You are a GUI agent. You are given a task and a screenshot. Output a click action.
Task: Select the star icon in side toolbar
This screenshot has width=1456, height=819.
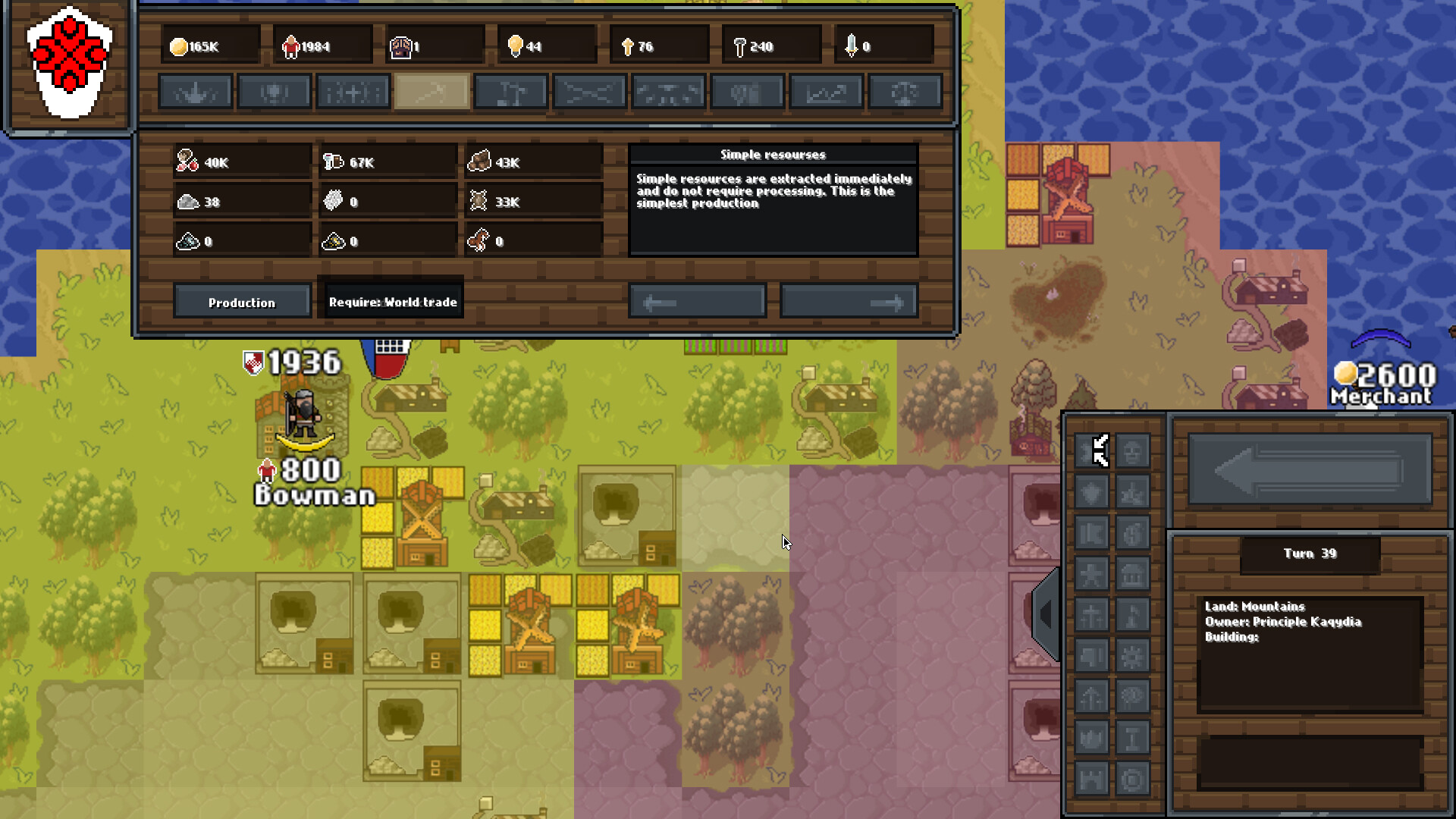click(1091, 575)
